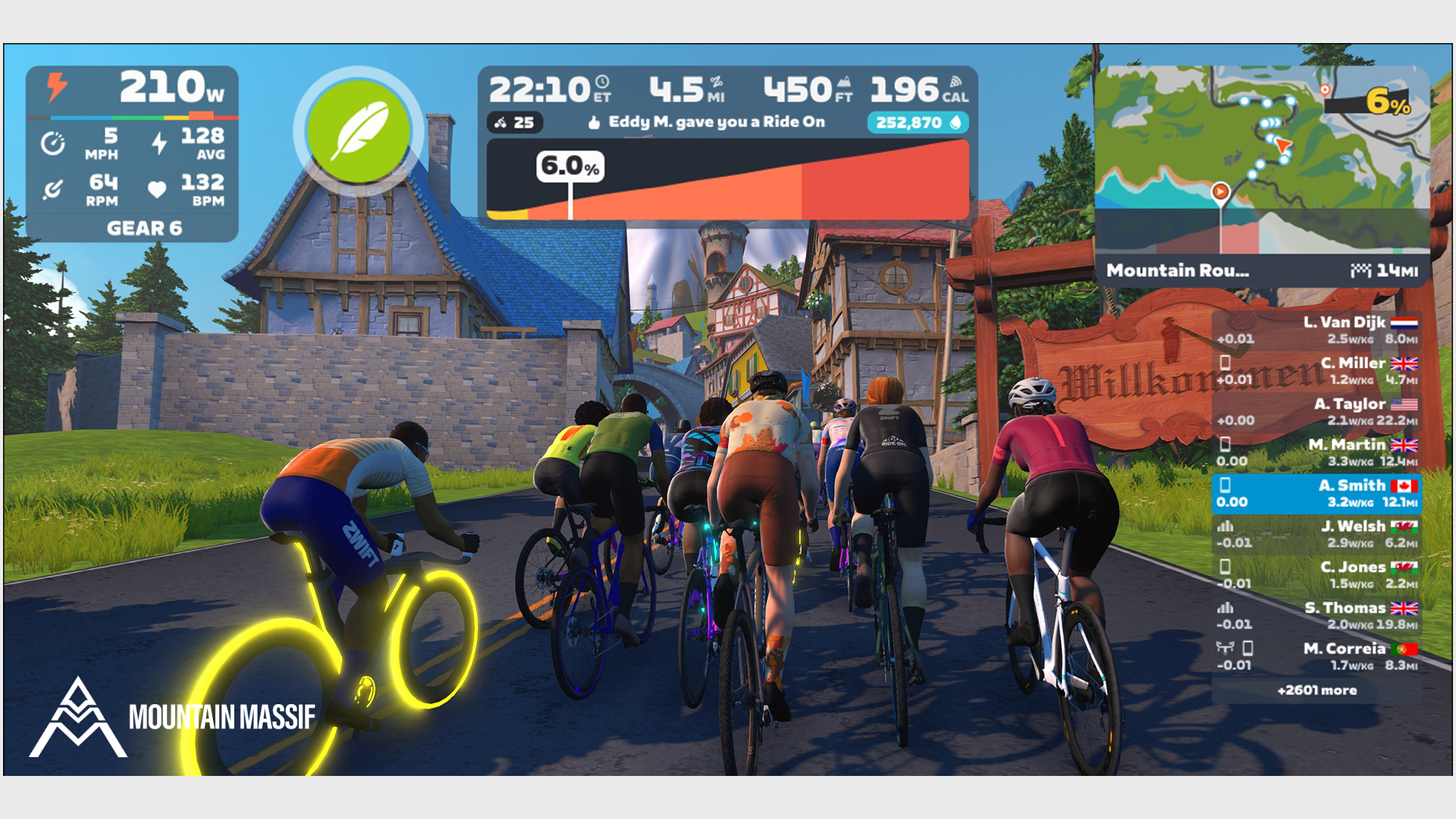Toggle the Companion phone icon next to C. Miller
Screen dimensions: 1456x819
coord(1223,363)
